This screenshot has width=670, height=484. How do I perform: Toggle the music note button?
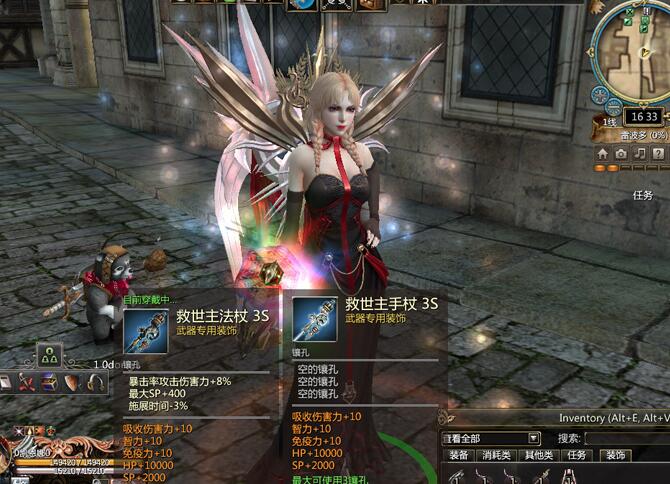640,154
